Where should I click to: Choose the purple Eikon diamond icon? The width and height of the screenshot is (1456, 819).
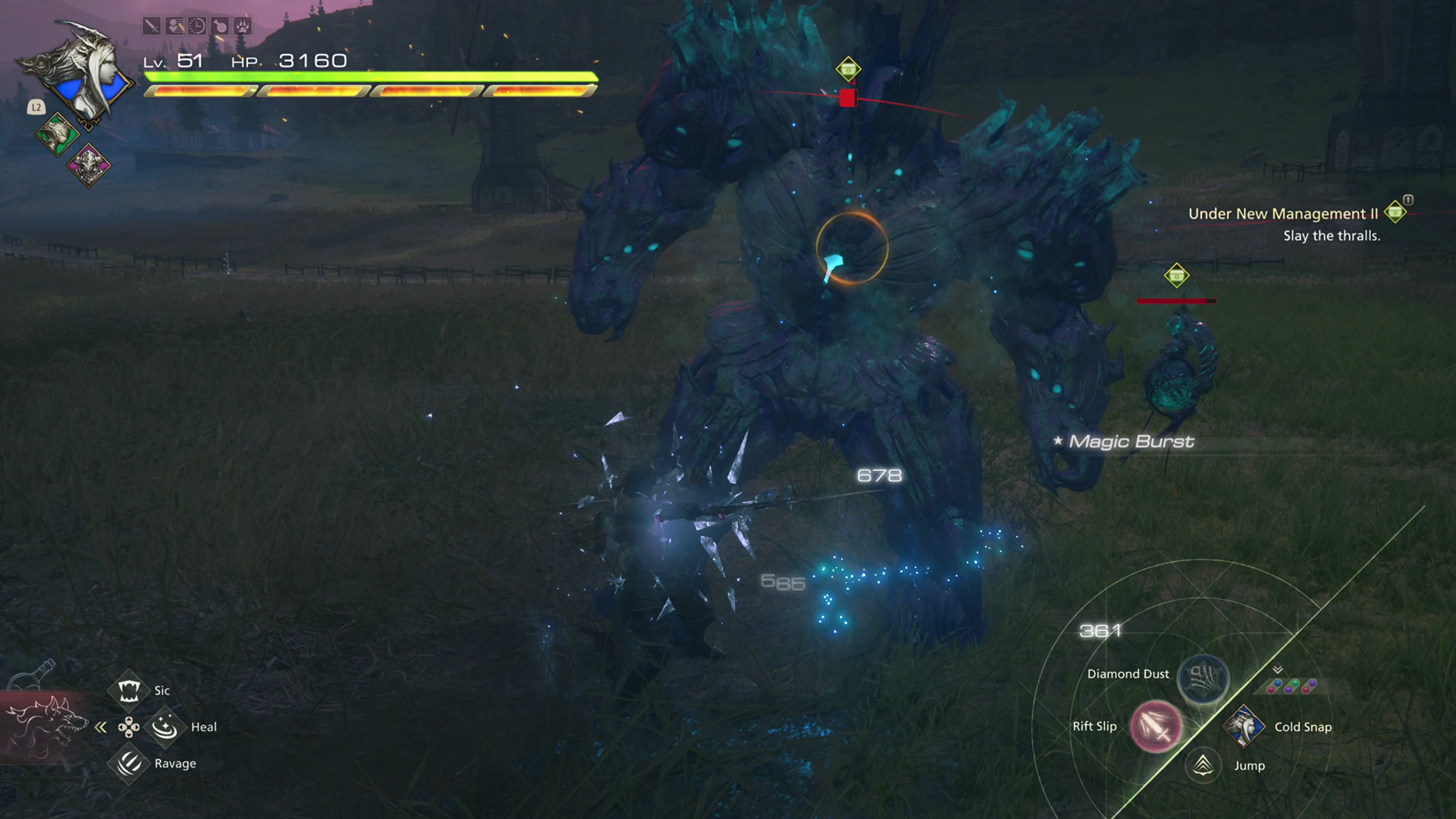[89, 165]
